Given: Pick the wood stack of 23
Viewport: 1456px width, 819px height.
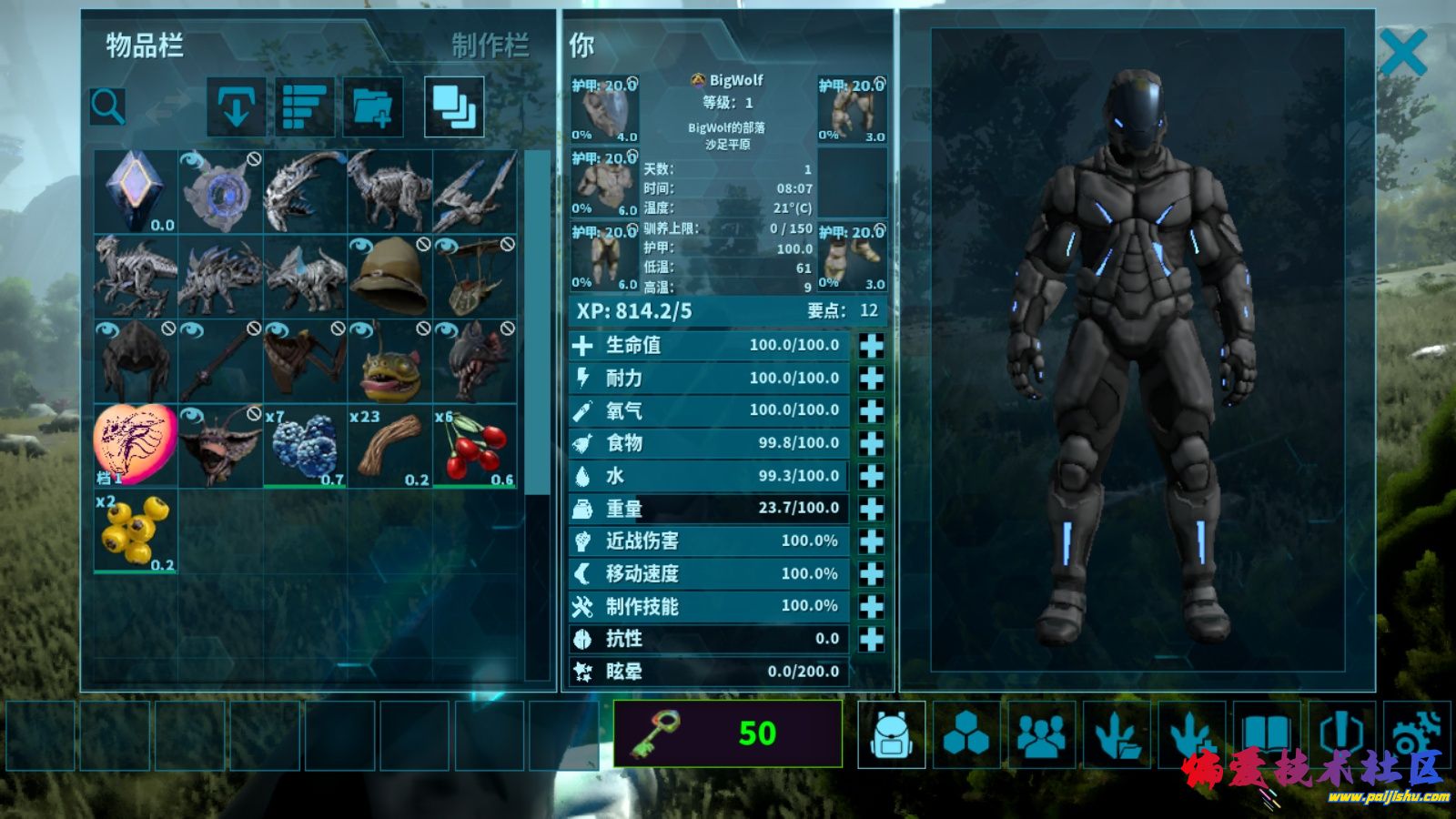Looking at the screenshot, I should pos(389,447).
